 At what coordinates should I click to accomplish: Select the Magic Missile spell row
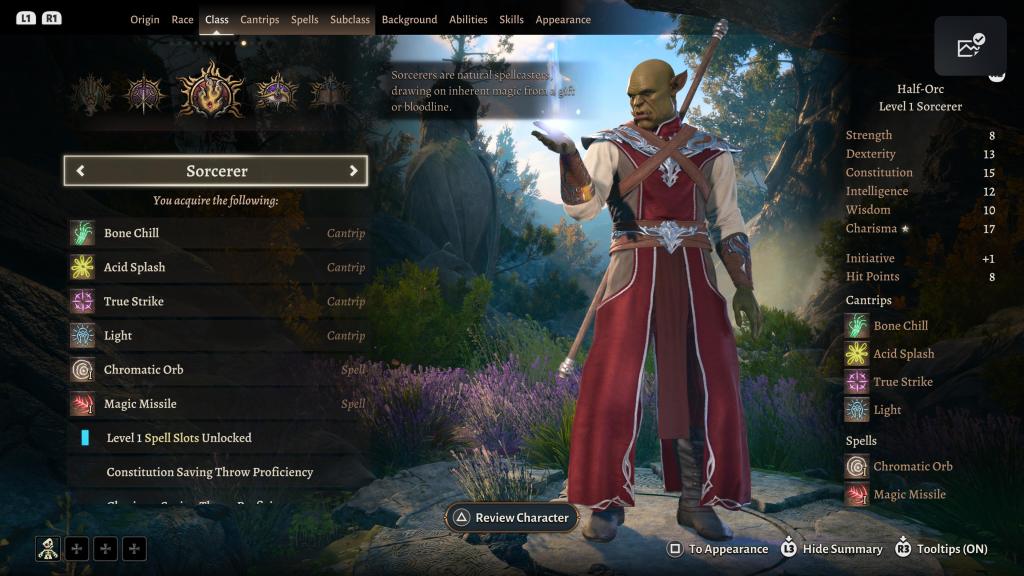pyautogui.click(x=217, y=404)
